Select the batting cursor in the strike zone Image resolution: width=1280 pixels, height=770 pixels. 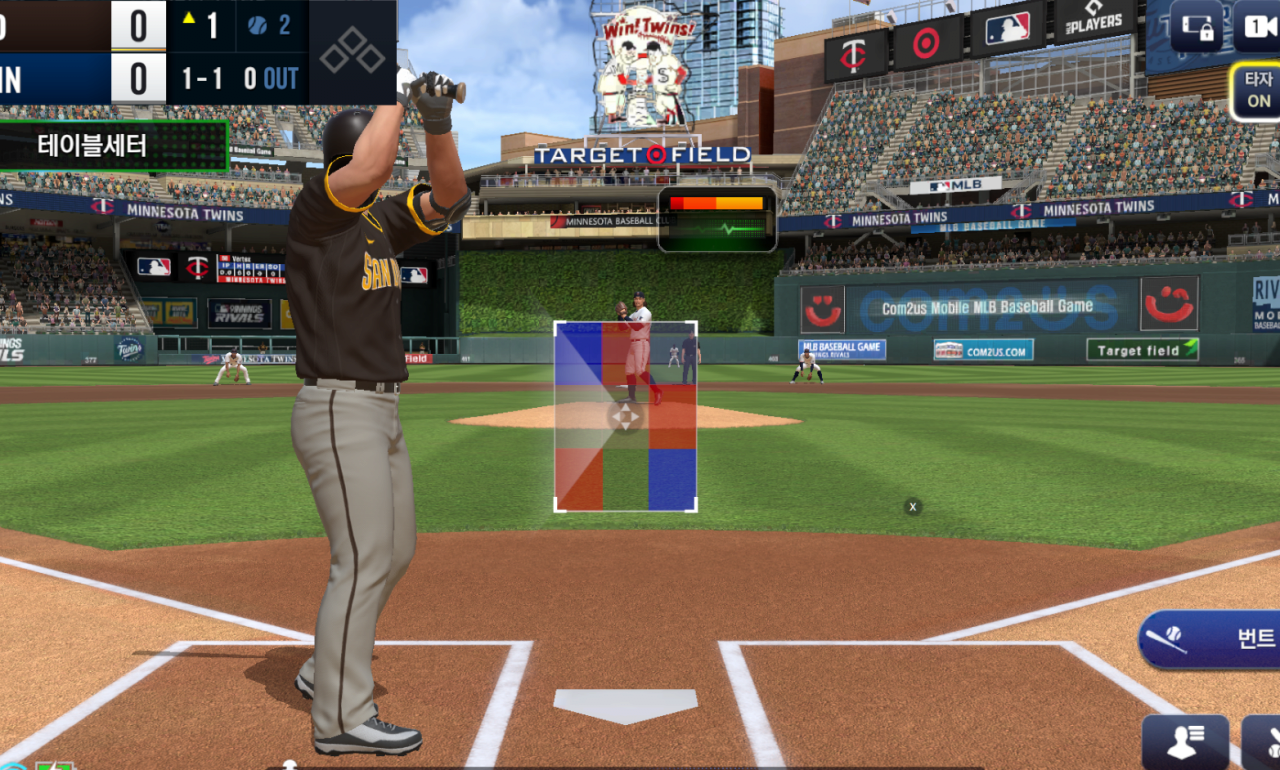click(x=625, y=417)
